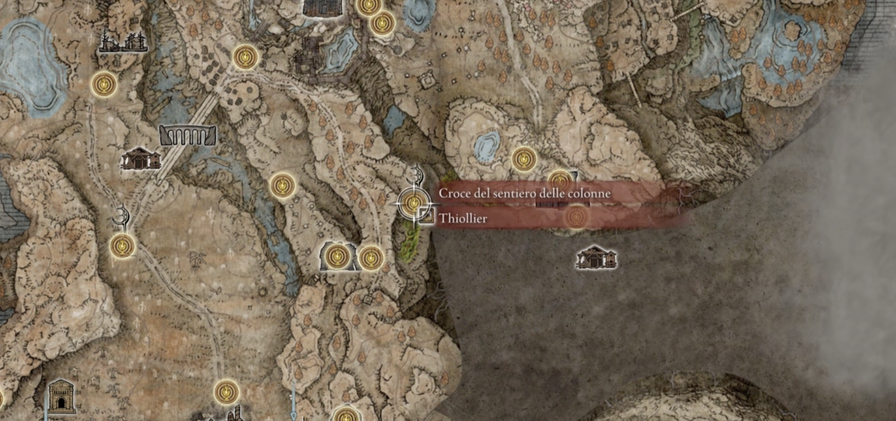The height and width of the screenshot is (421, 896).
Task: Choose the small house icon beside the aqueduct
Action: [139, 159]
